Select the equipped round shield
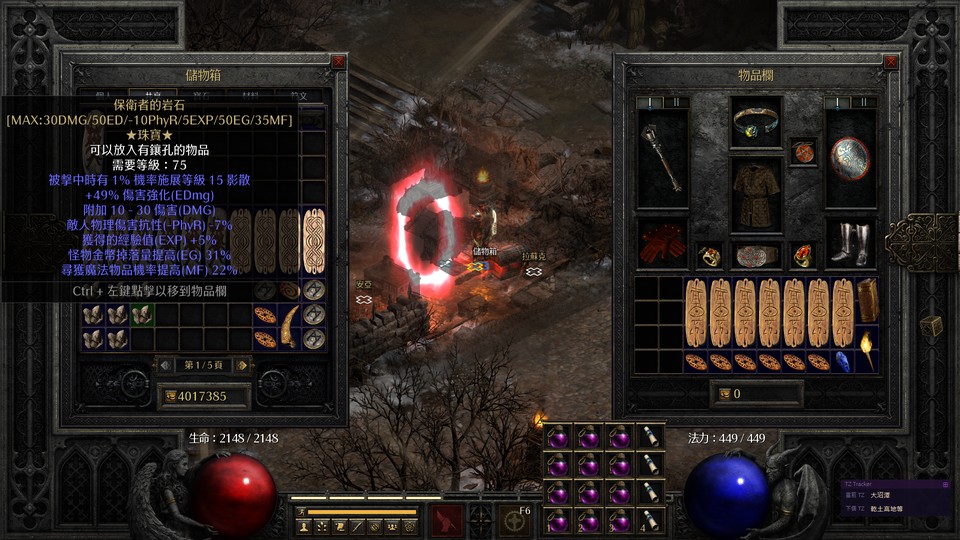960x540 pixels. 850,158
